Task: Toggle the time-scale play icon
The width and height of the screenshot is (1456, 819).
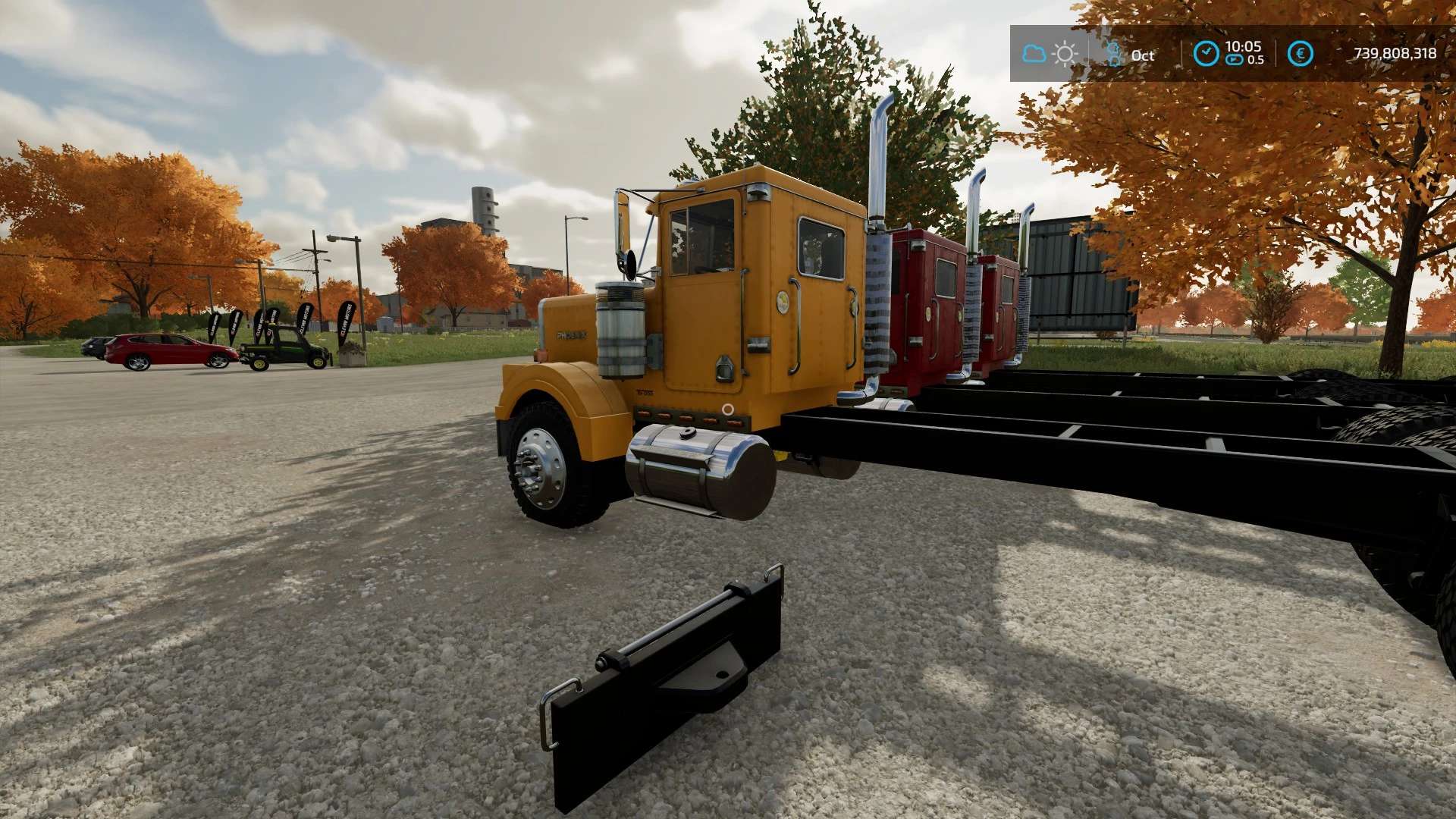Action: point(1235,60)
